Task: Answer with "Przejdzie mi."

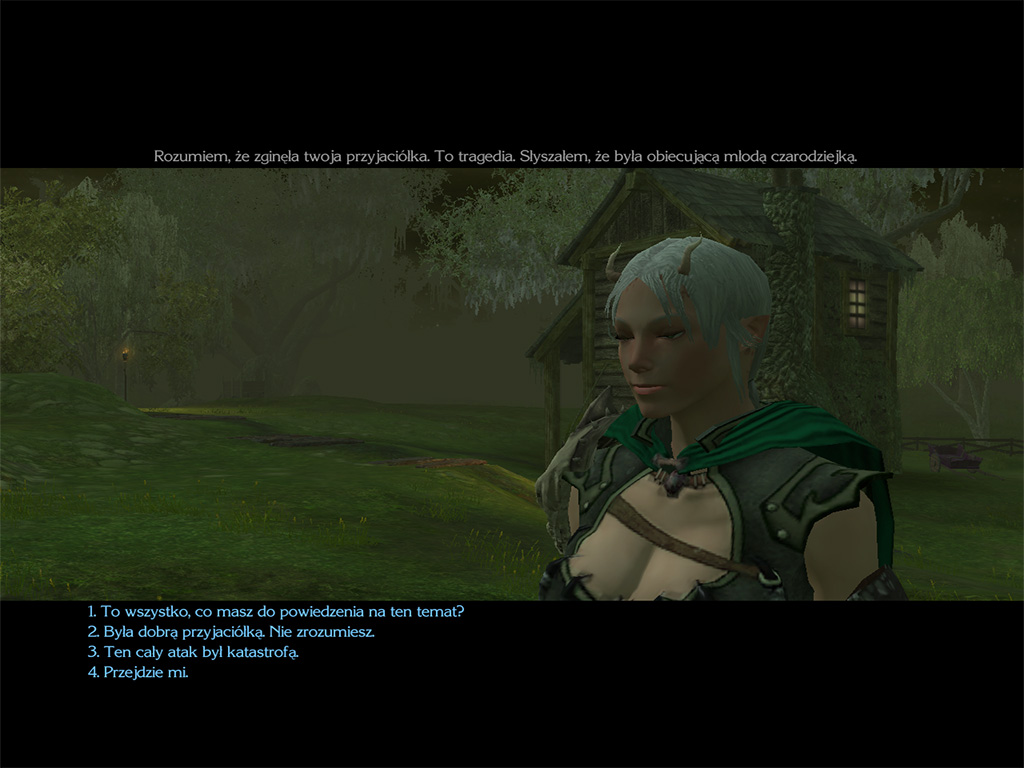Action: tap(138, 672)
